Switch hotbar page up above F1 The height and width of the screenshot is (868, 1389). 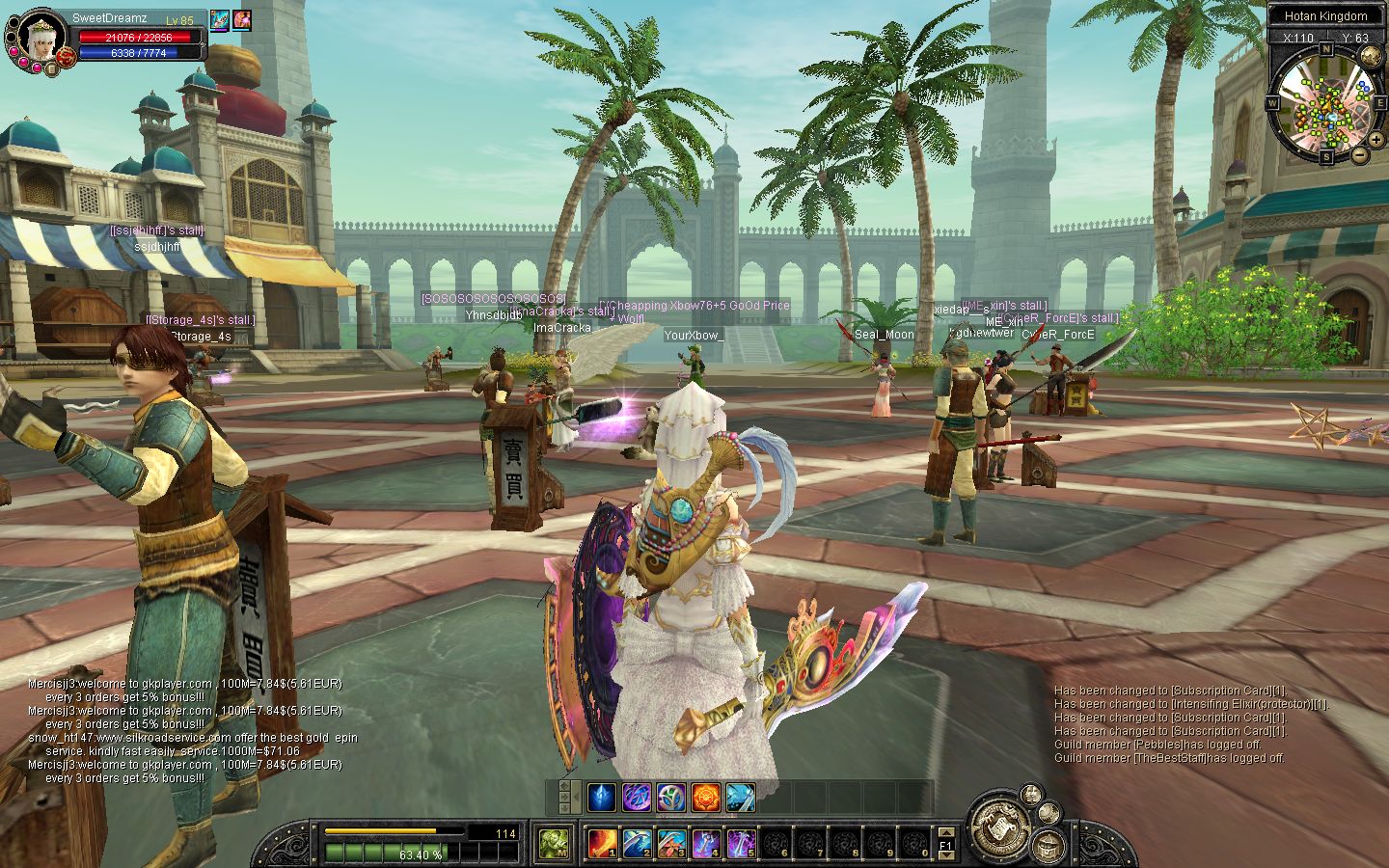pyautogui.click(x=946, y=832)
